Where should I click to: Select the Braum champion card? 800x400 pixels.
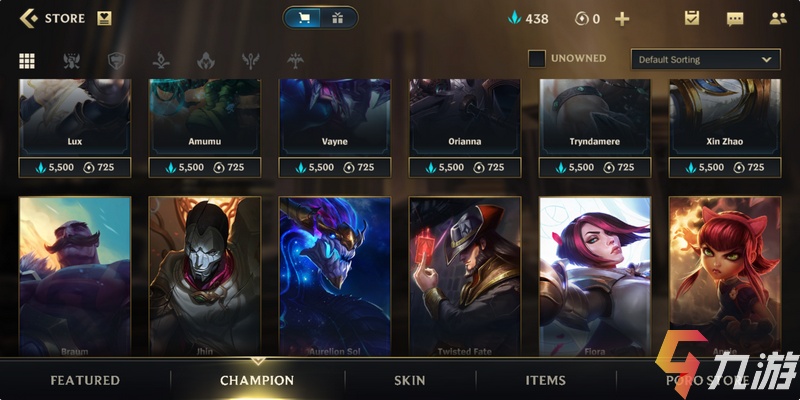74,275
